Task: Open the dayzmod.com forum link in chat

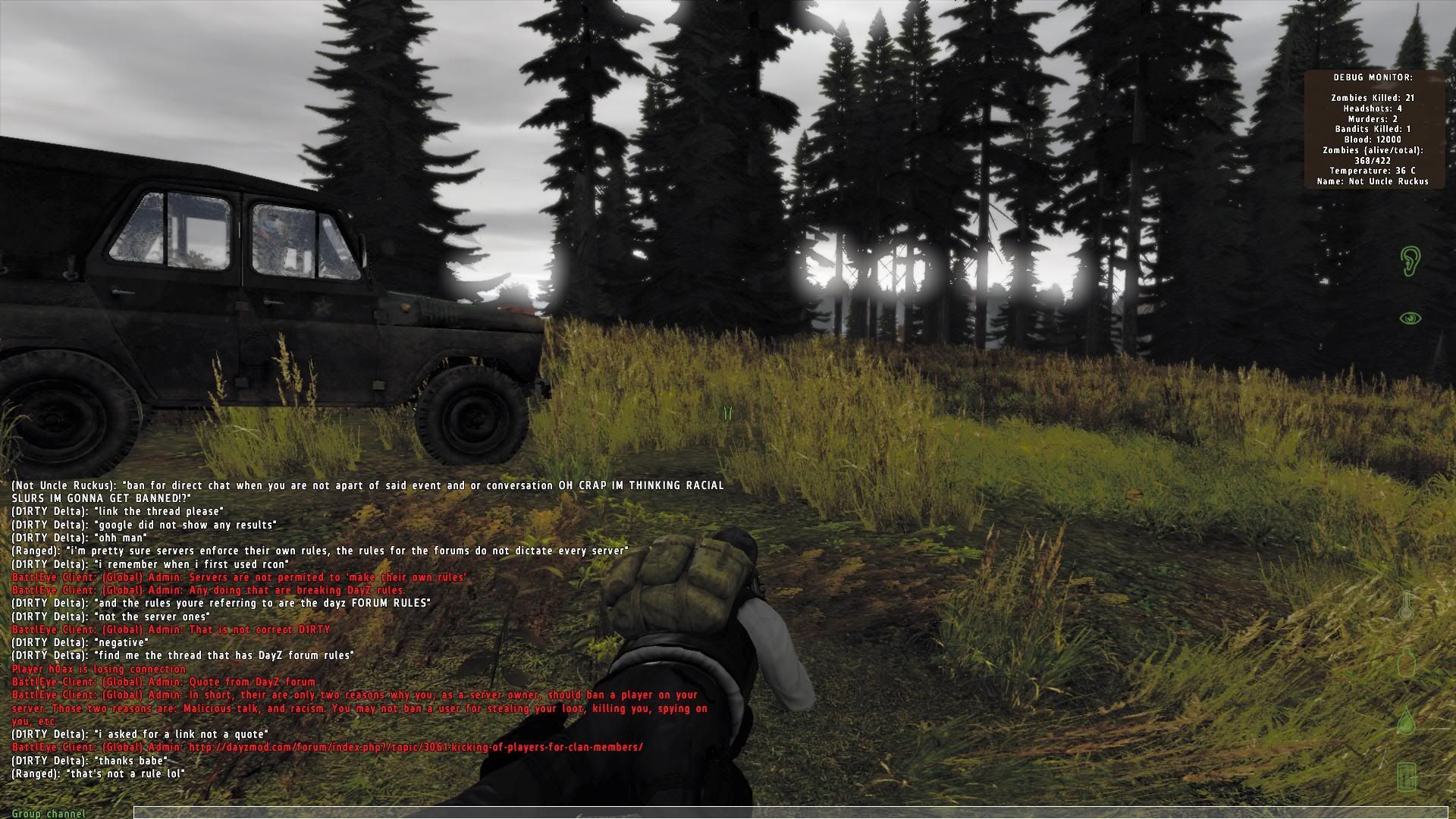Action: pos(416,747)
